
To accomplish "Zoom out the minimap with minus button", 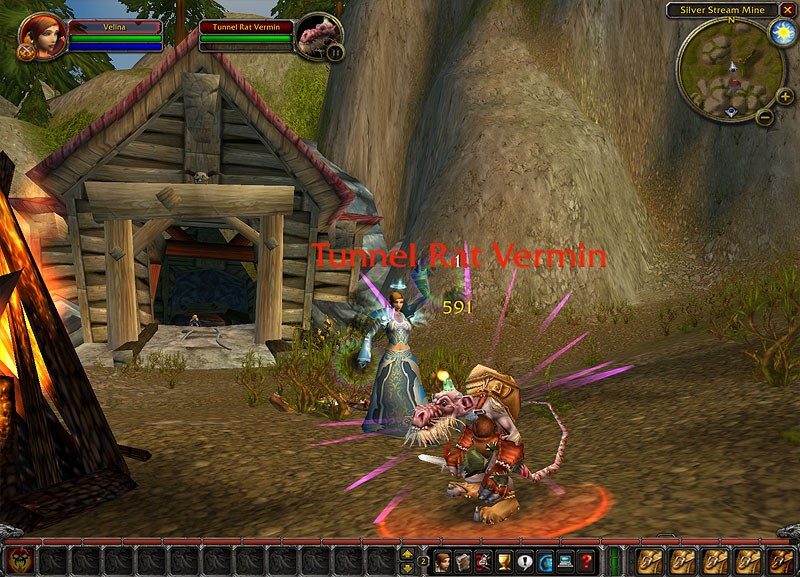I will click(764, 116).
